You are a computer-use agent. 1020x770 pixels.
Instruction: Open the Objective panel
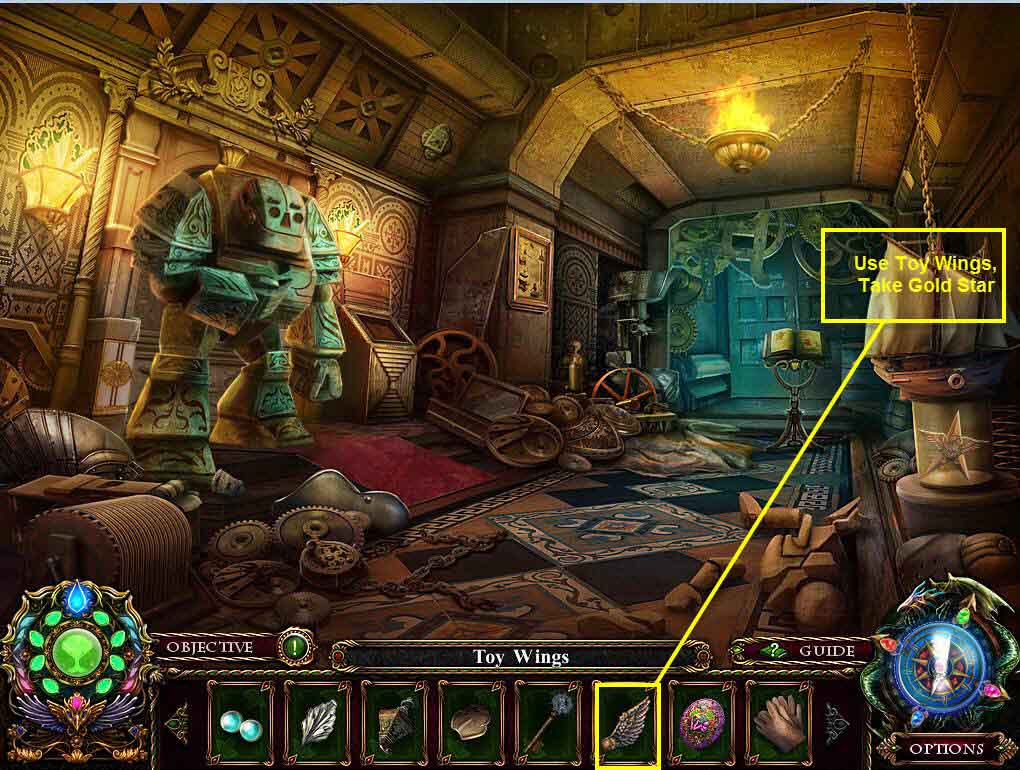coord(210,647)
